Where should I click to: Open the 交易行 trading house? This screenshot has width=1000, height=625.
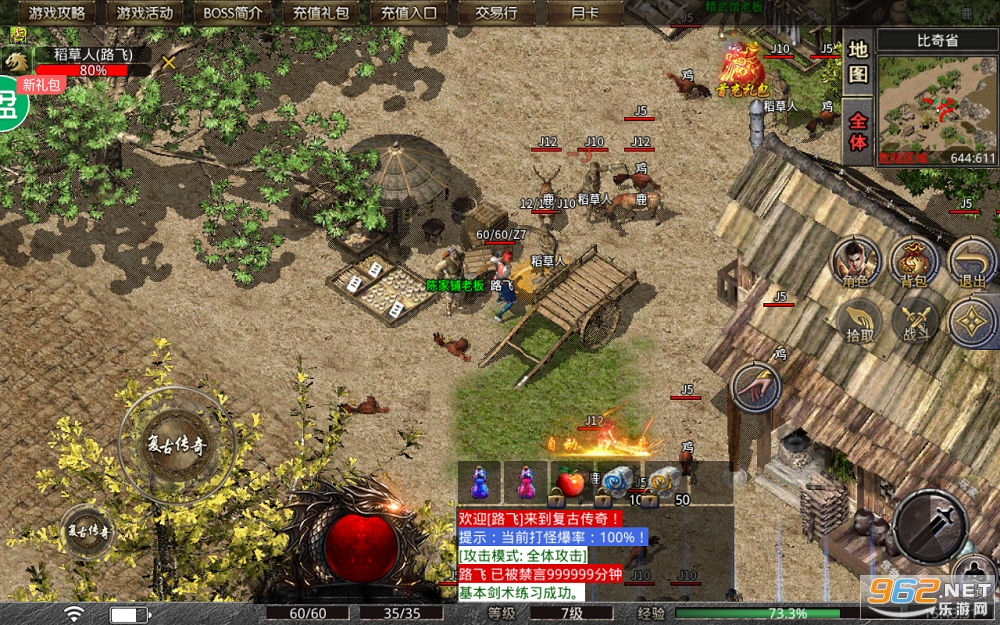pos(496,13)
